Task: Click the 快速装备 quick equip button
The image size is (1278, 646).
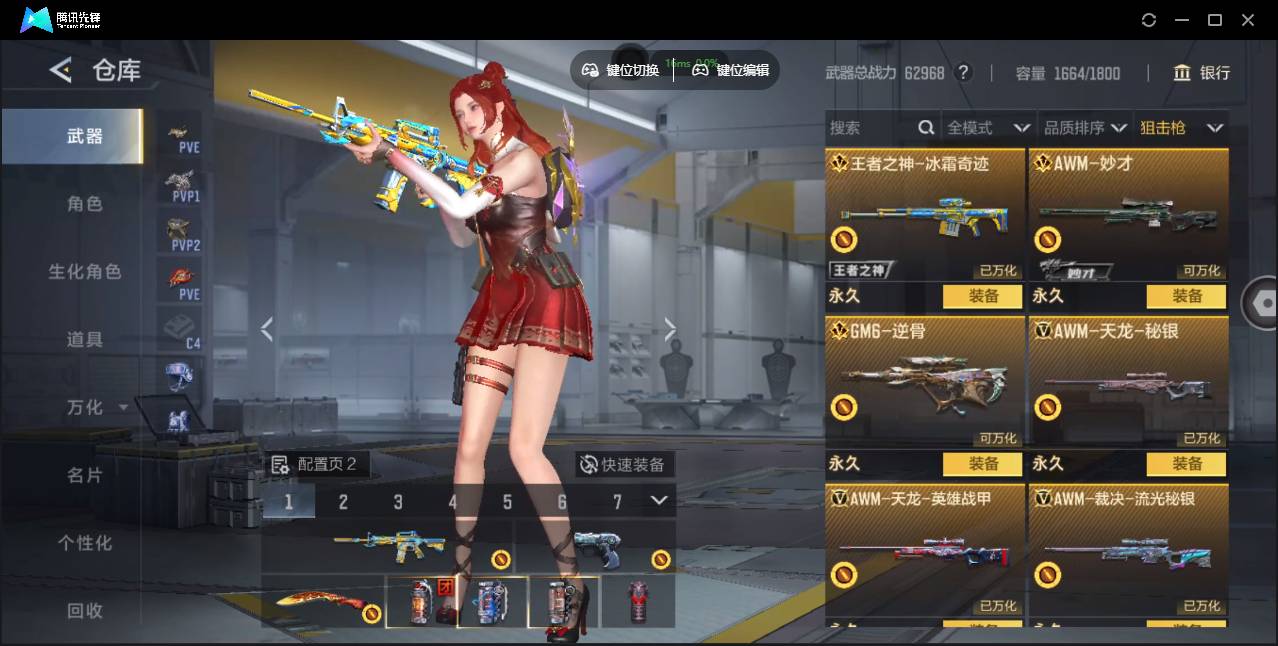Action: (624, 465)
